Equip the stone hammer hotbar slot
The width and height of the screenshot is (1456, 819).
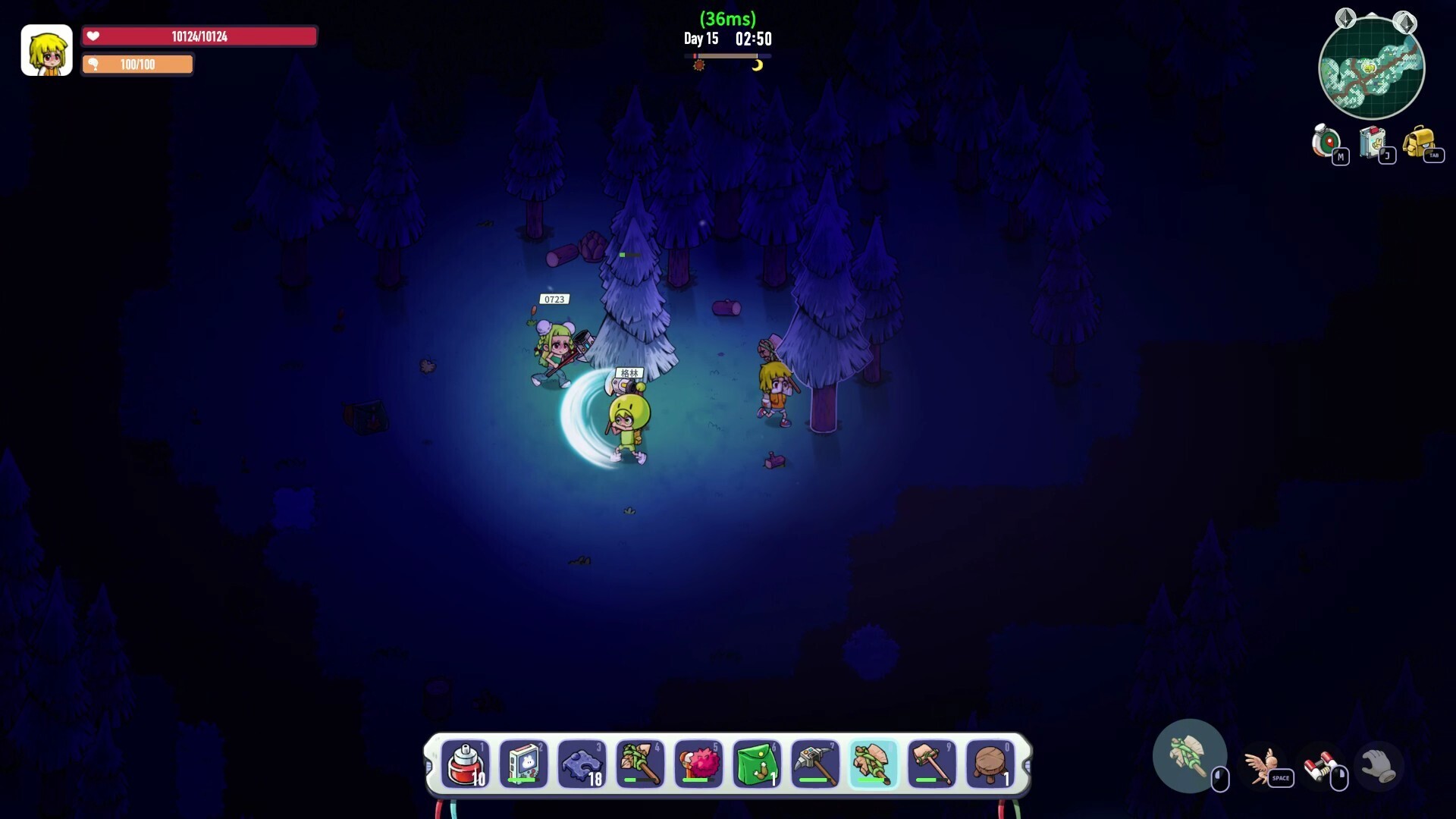[x=932, y=764]
